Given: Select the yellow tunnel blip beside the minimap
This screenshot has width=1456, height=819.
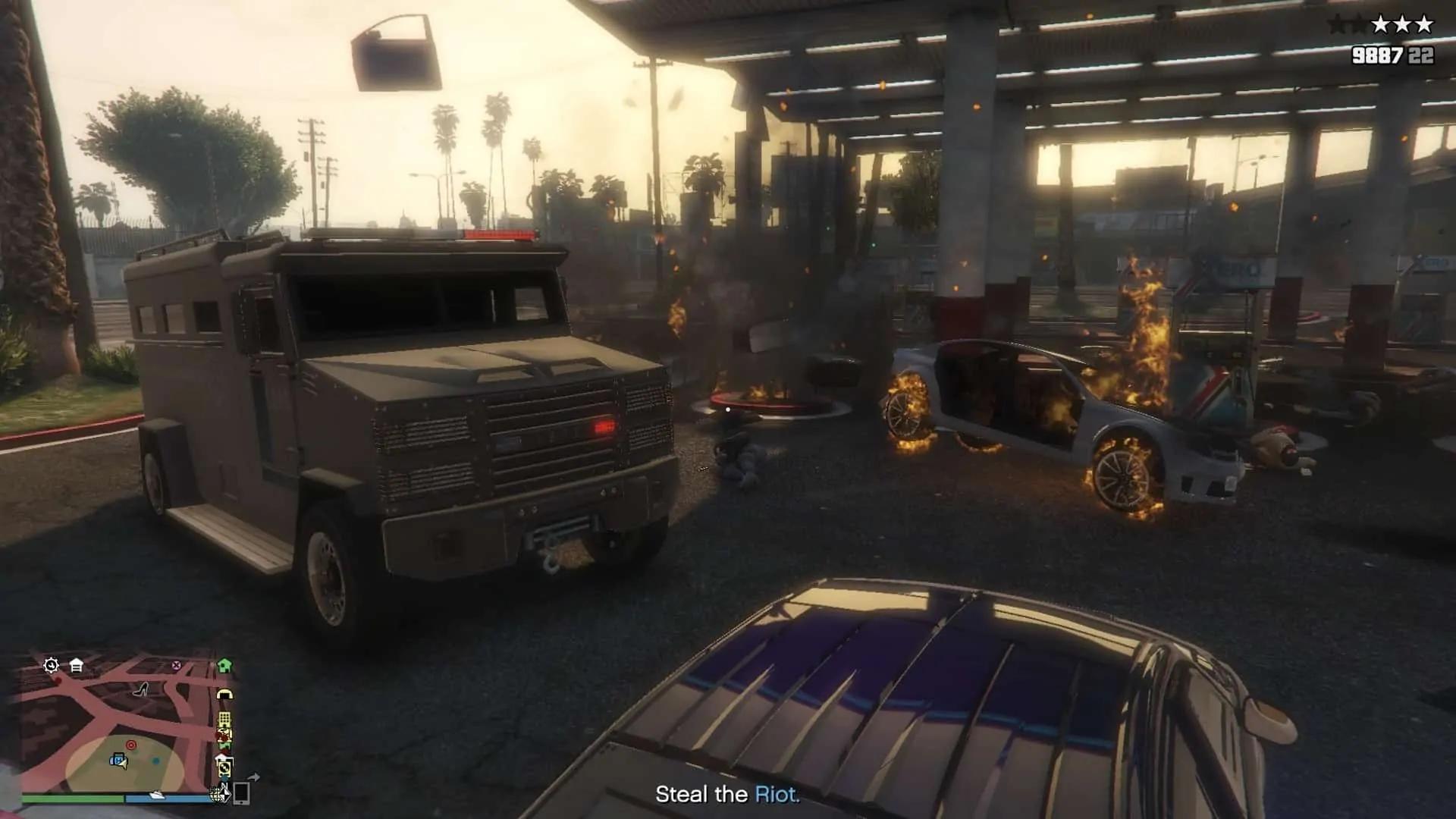Looking at the screenshot, I should pyautogui.click(x=225, y=693).
